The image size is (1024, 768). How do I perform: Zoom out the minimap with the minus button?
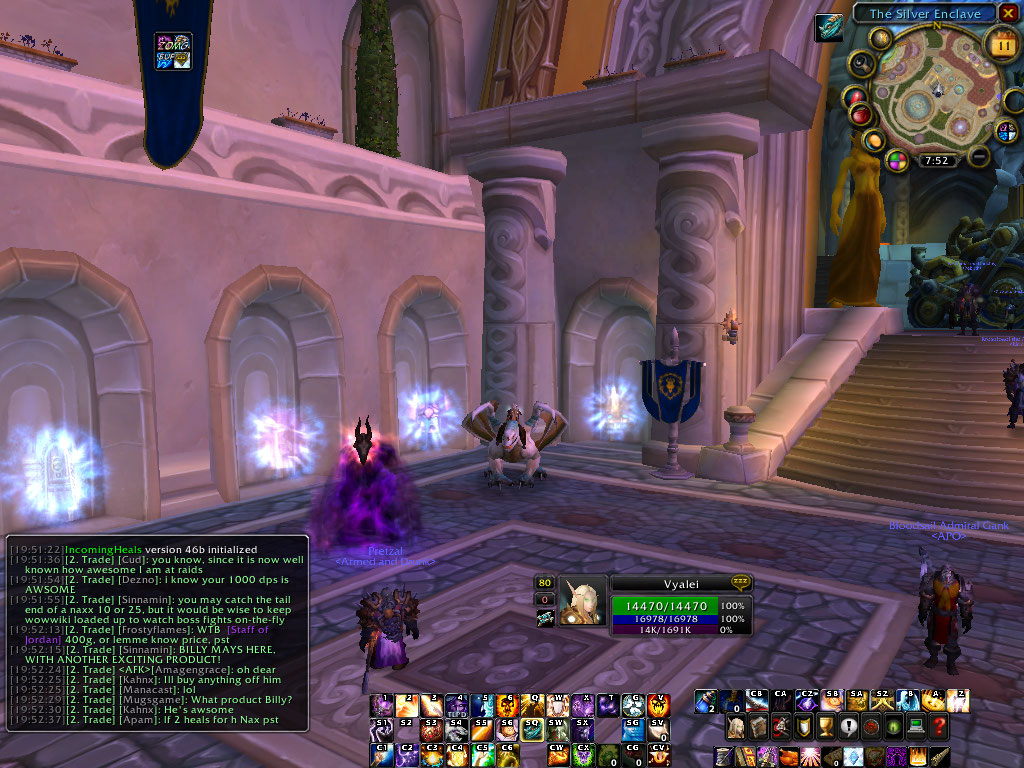978,156
